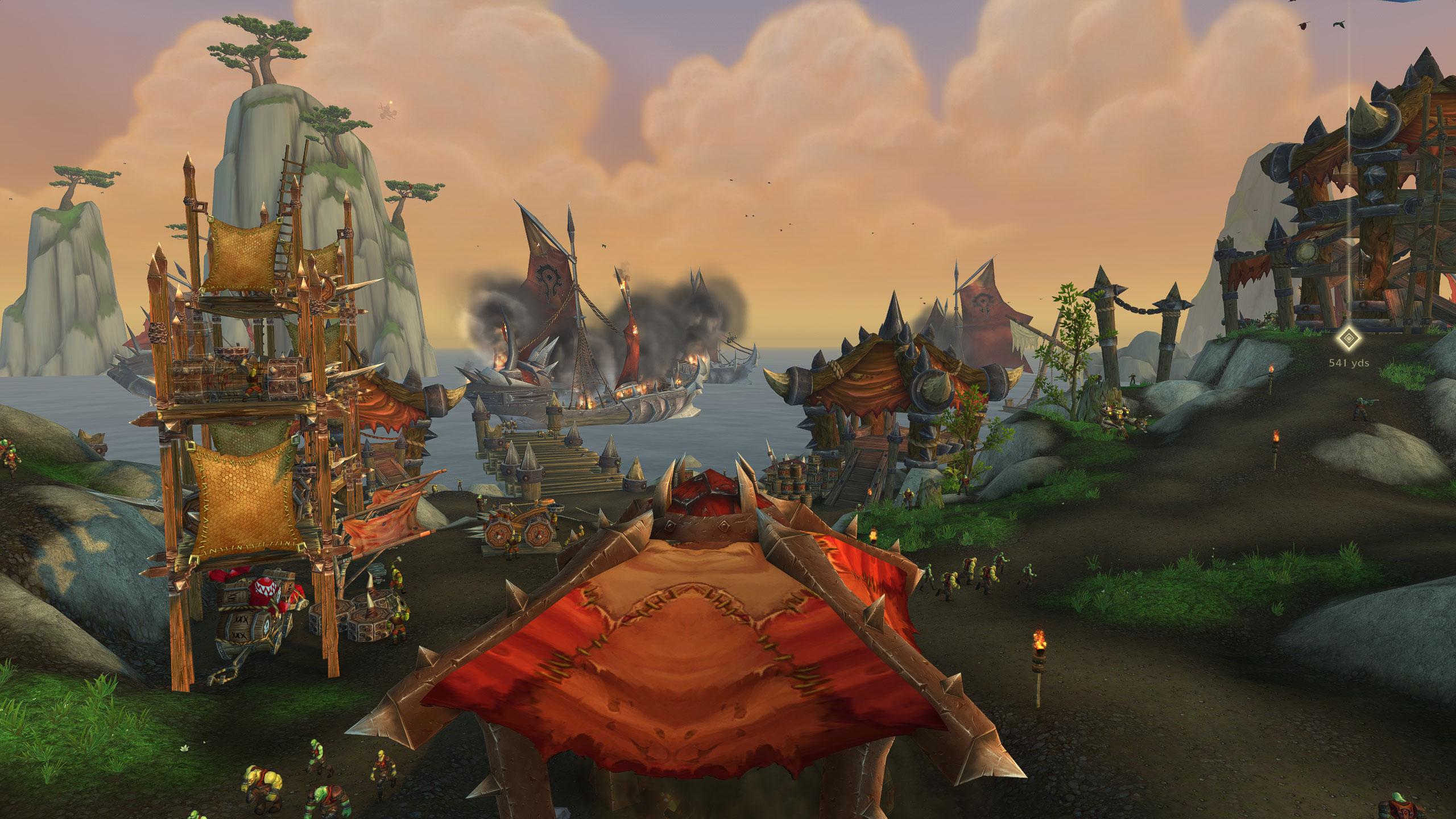Viewport: 1456px width, 819px height.
Task: Click the diamond quest waypoint marker
Action: [1349, 338]
